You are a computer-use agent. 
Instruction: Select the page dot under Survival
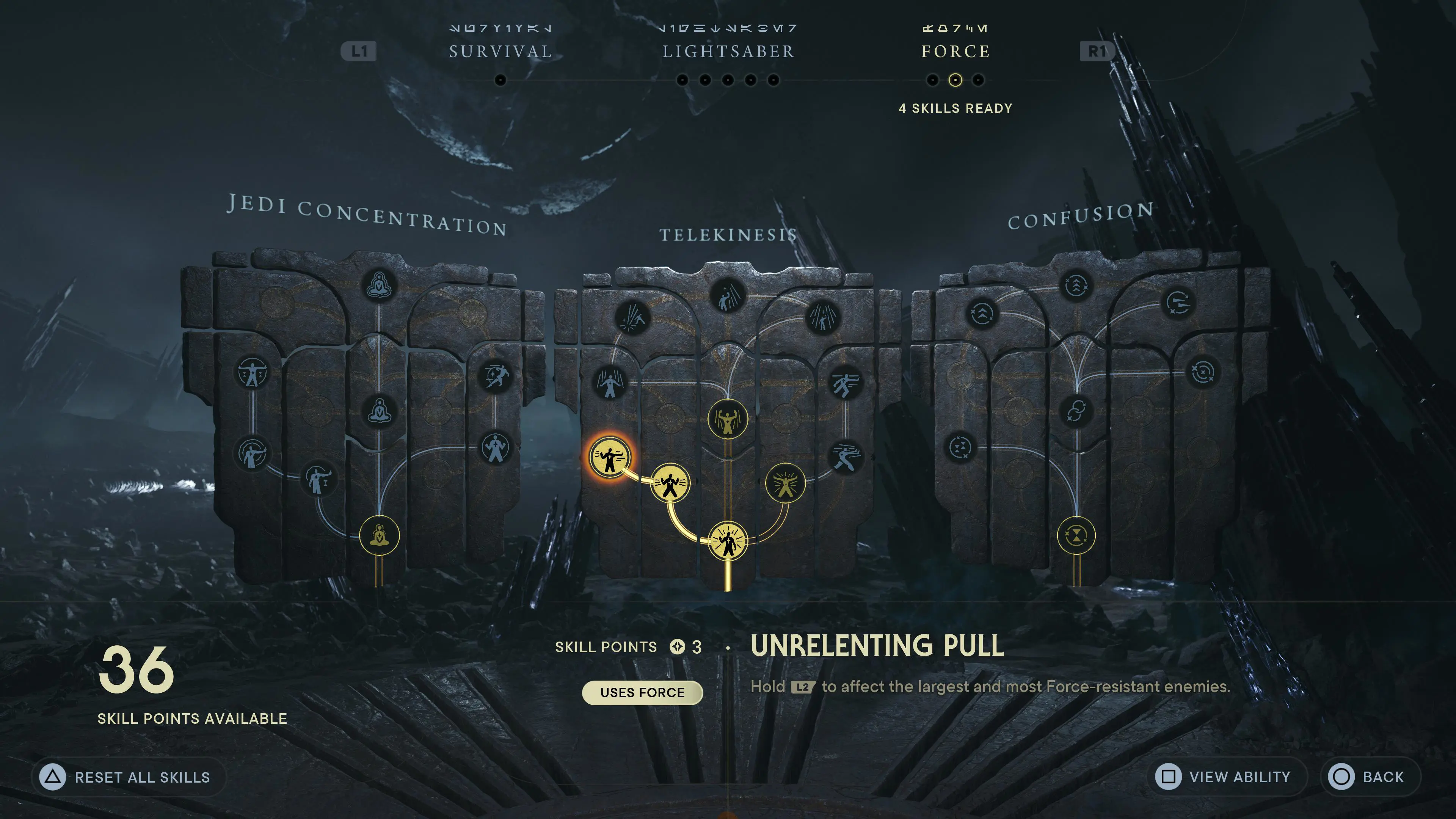(x=500, y=81)
